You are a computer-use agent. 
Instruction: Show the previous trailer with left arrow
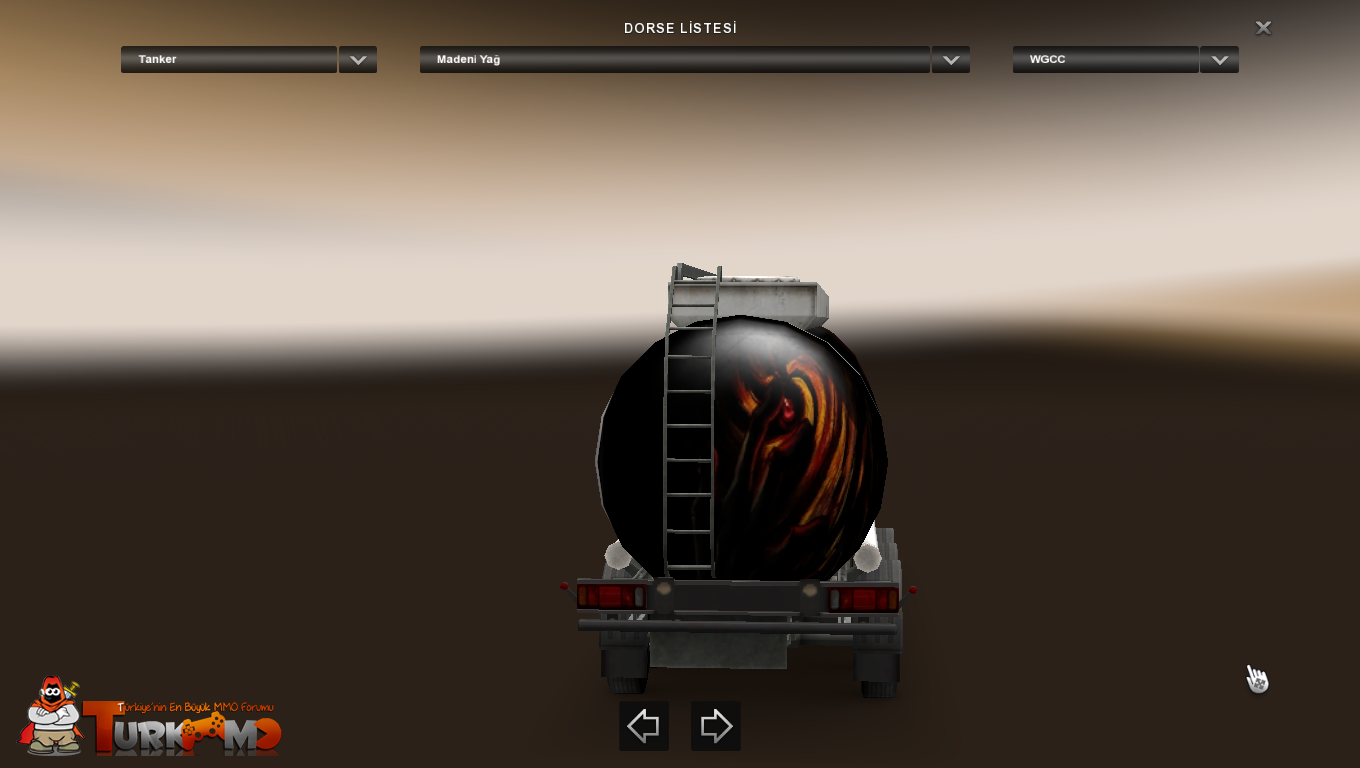coord(643,726)
